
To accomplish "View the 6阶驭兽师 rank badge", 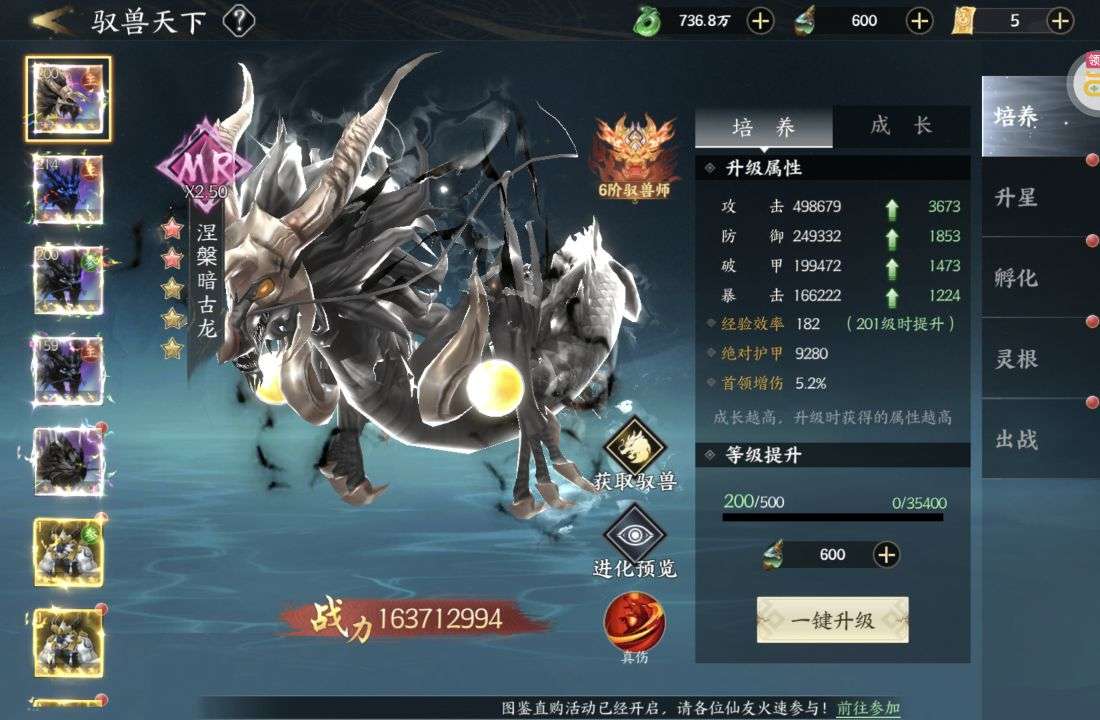I will pos(634,155).
